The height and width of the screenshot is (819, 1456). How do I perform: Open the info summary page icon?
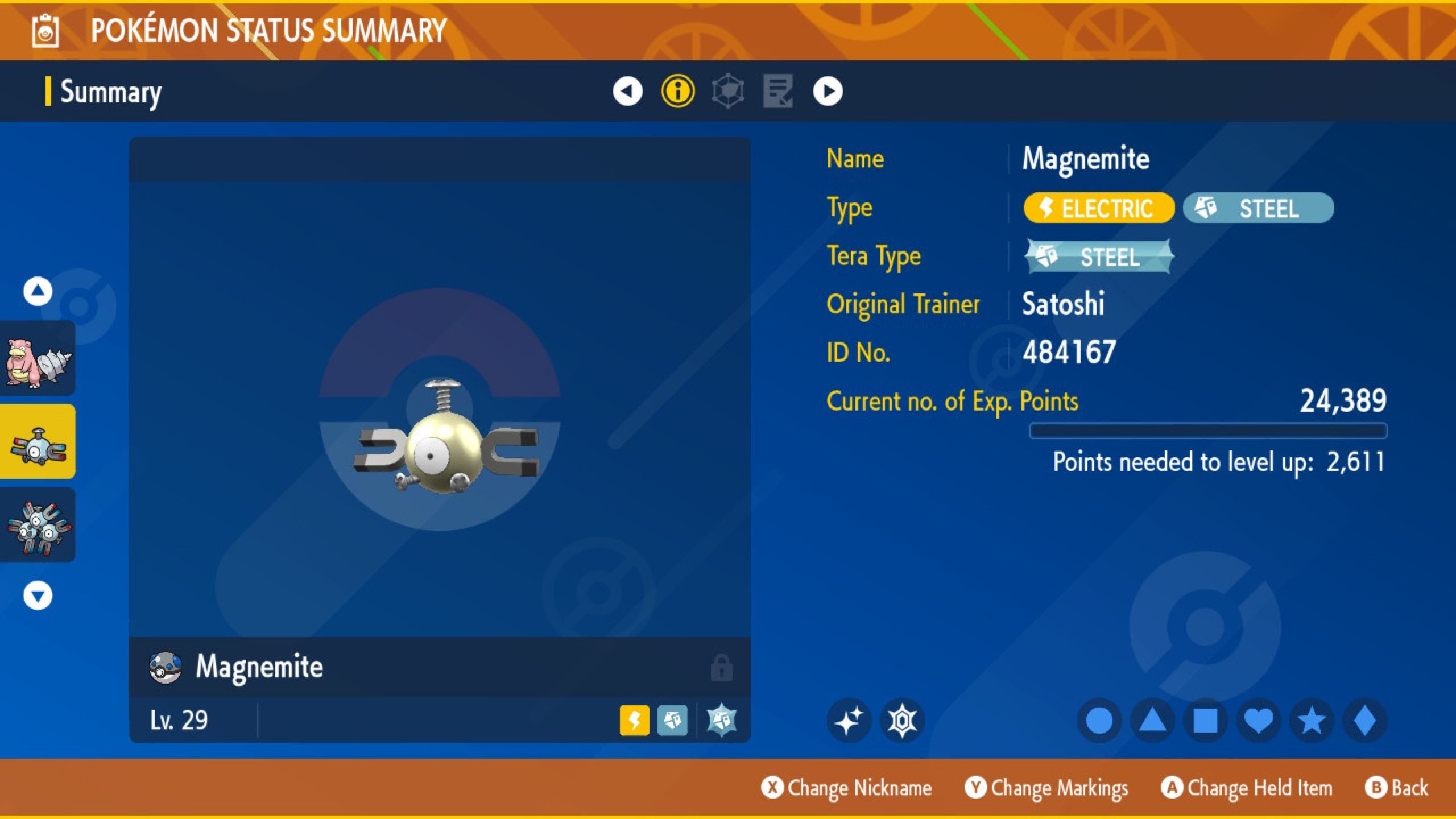[677, 91]
